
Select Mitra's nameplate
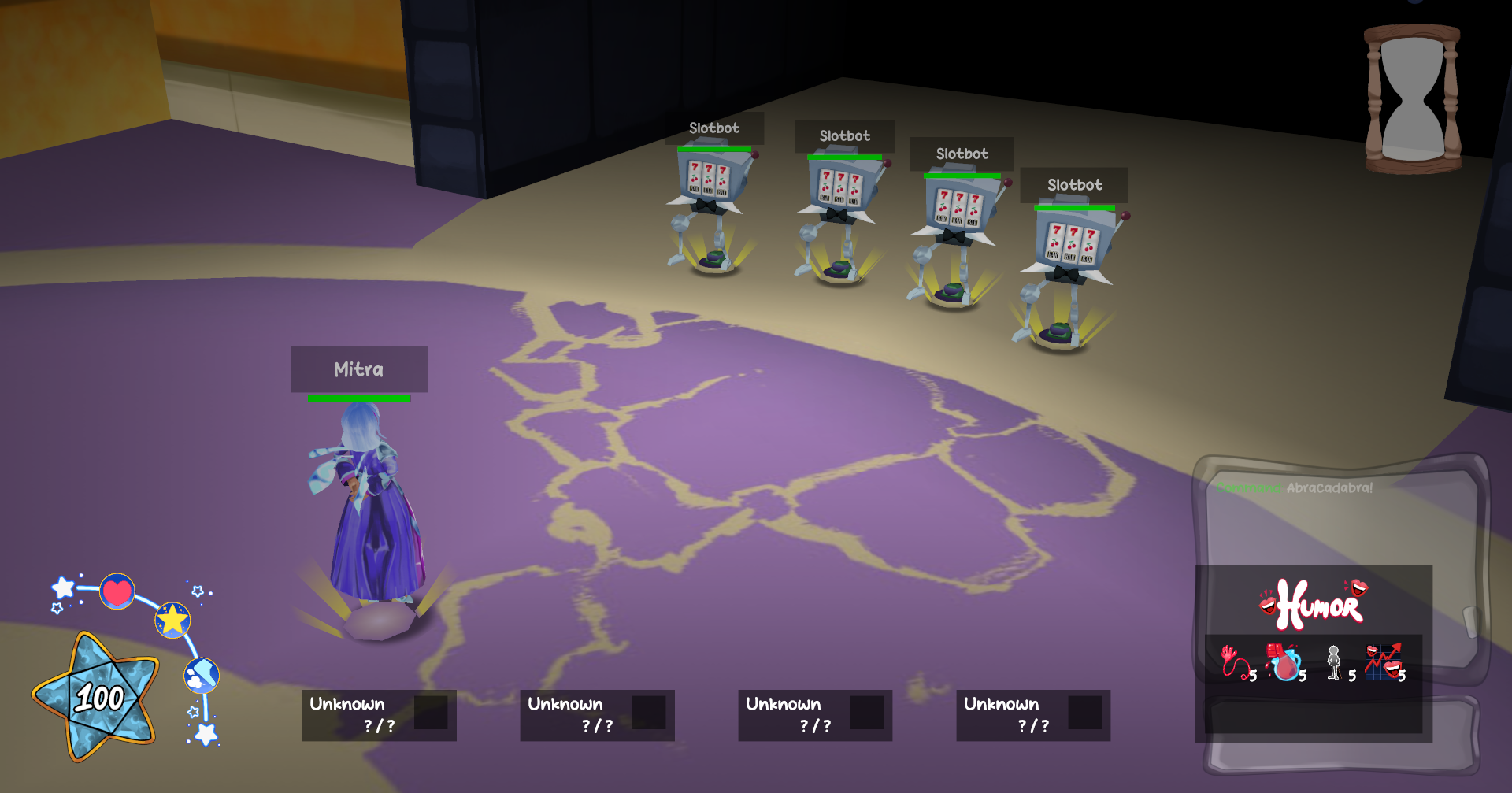tap(359, 369)
